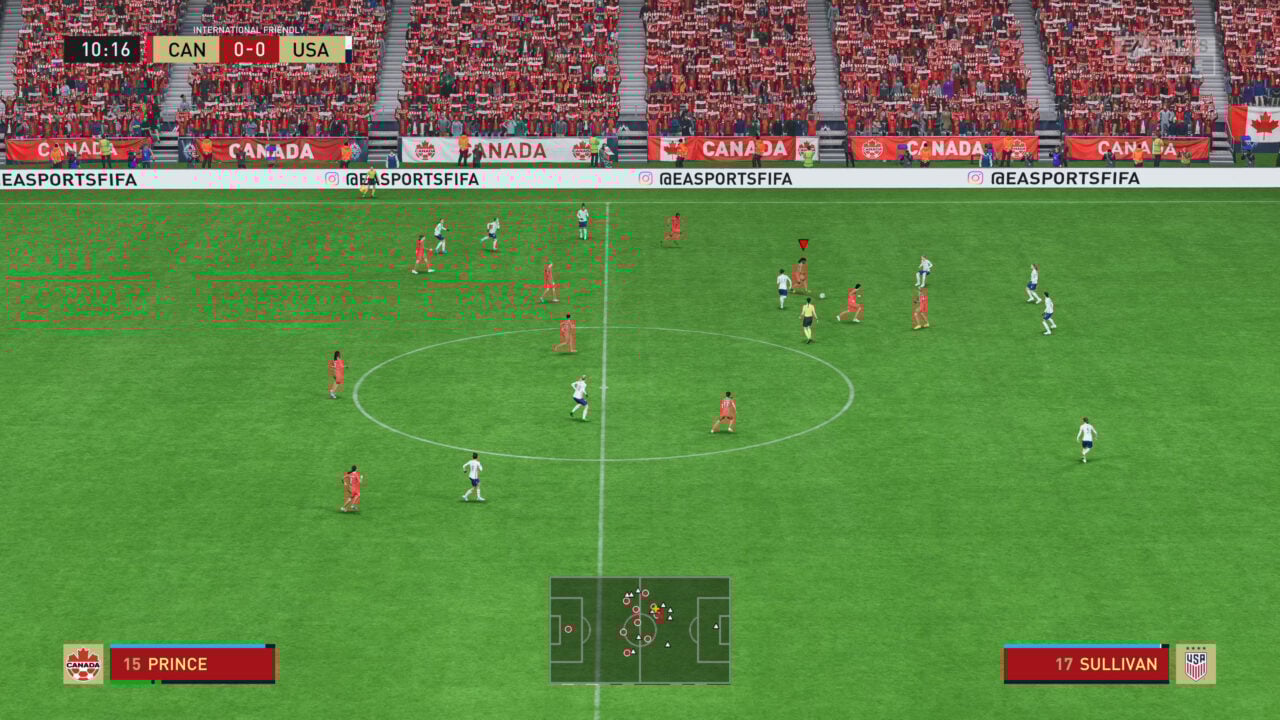Toggle the blue stamina bar above Sullivan's name
This screenshot has height=720, width=1280.
tap(1084, 646)
